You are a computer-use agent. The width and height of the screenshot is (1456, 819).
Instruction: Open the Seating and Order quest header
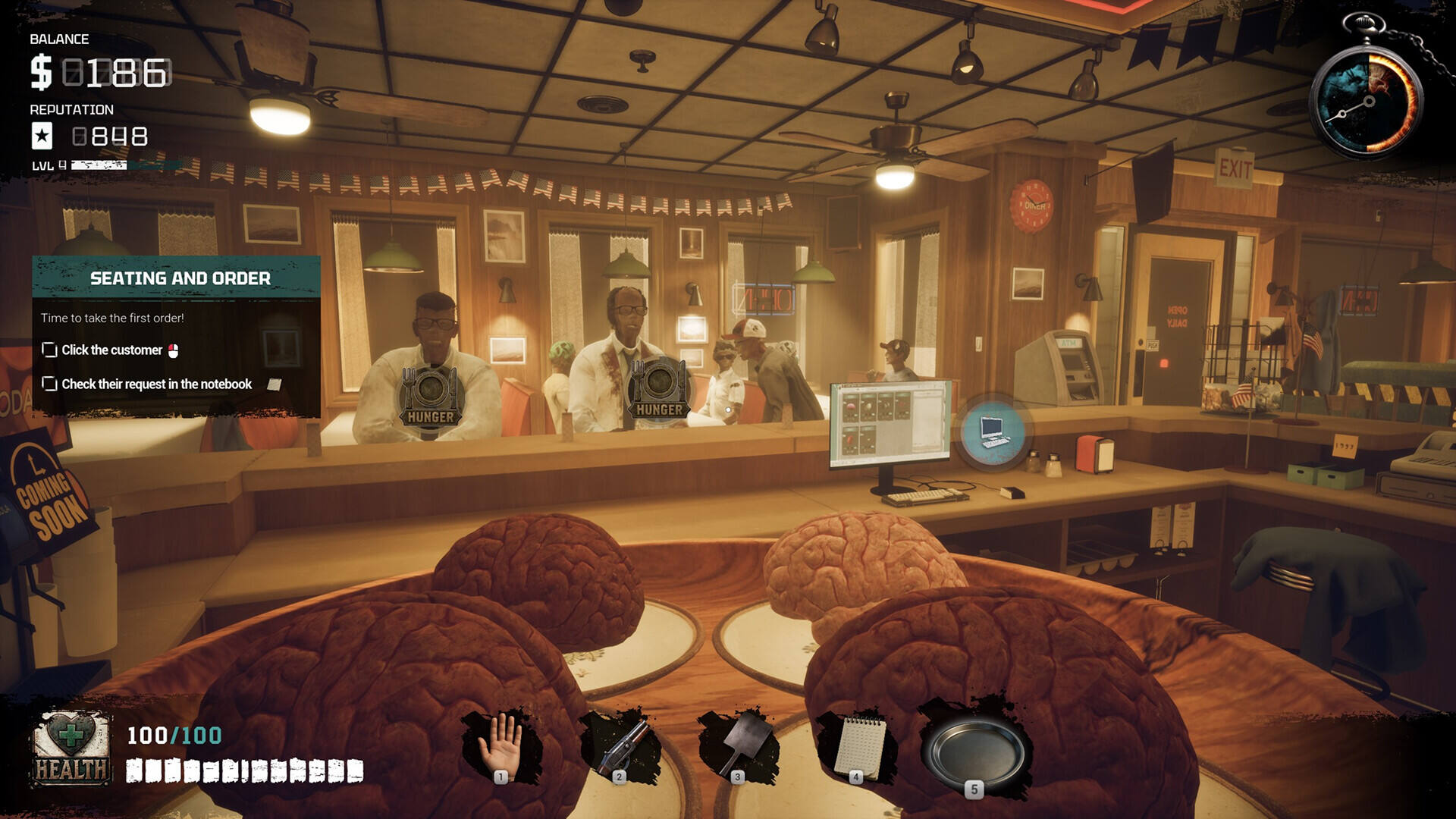point(180,278)
